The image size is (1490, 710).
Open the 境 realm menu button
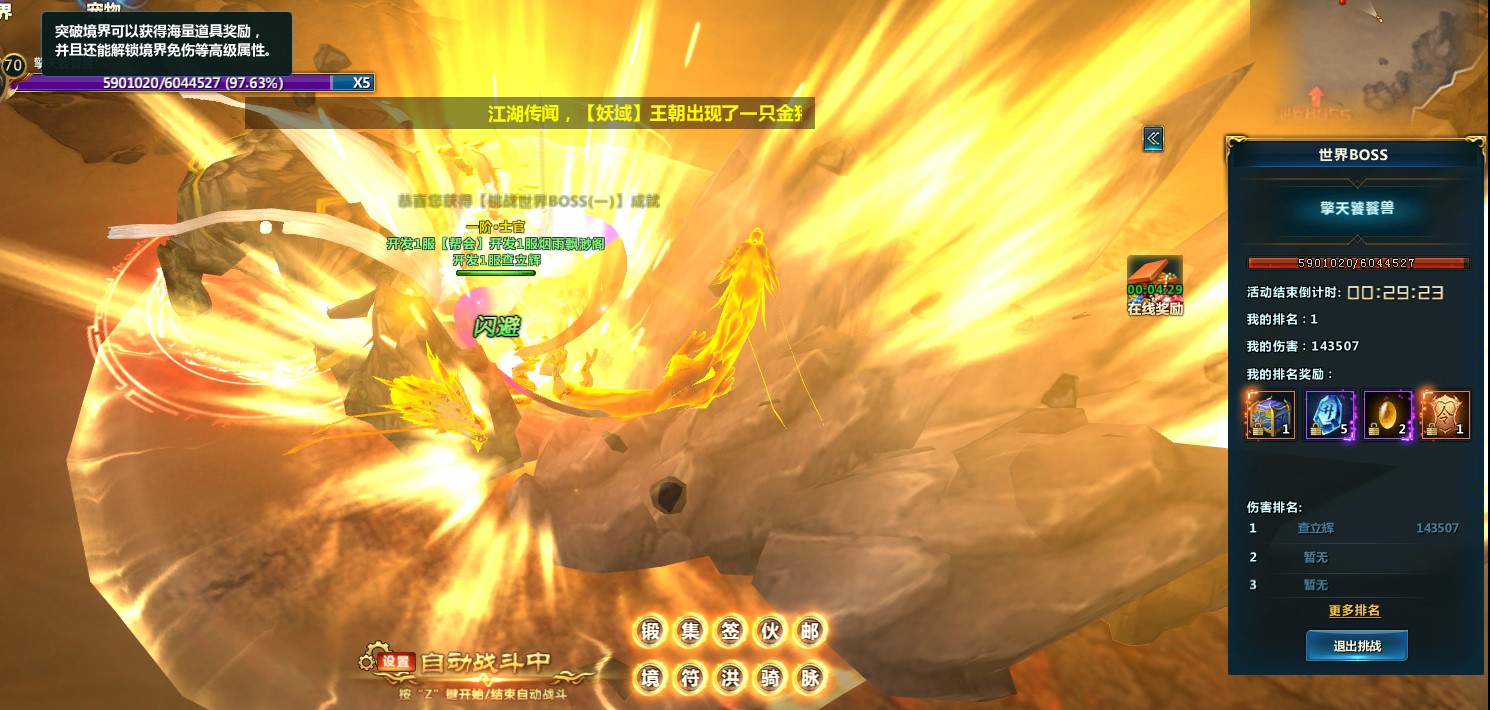(651, 678)
